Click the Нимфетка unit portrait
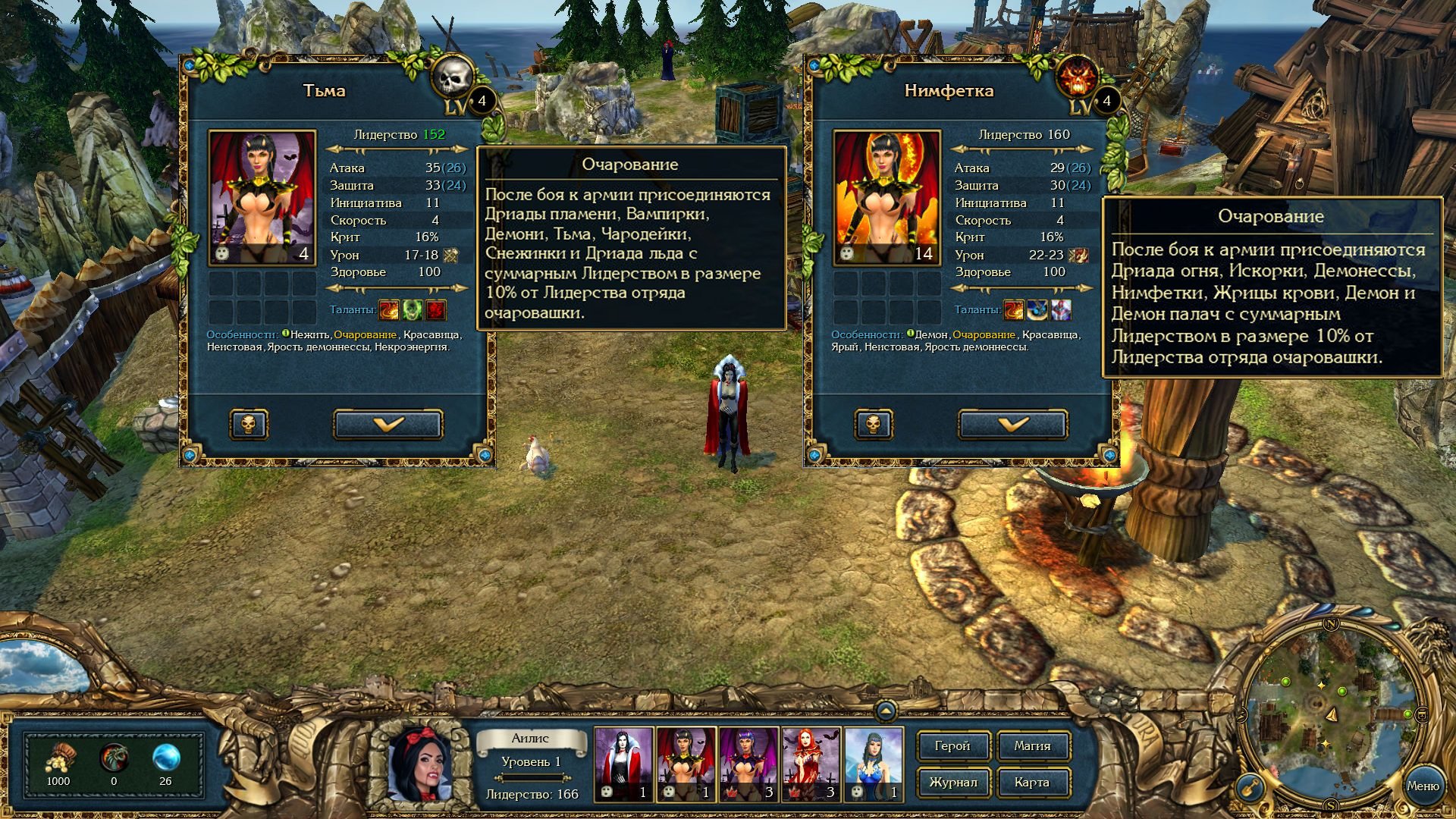This screenshot has height=819, width=1456. [887, 198]
